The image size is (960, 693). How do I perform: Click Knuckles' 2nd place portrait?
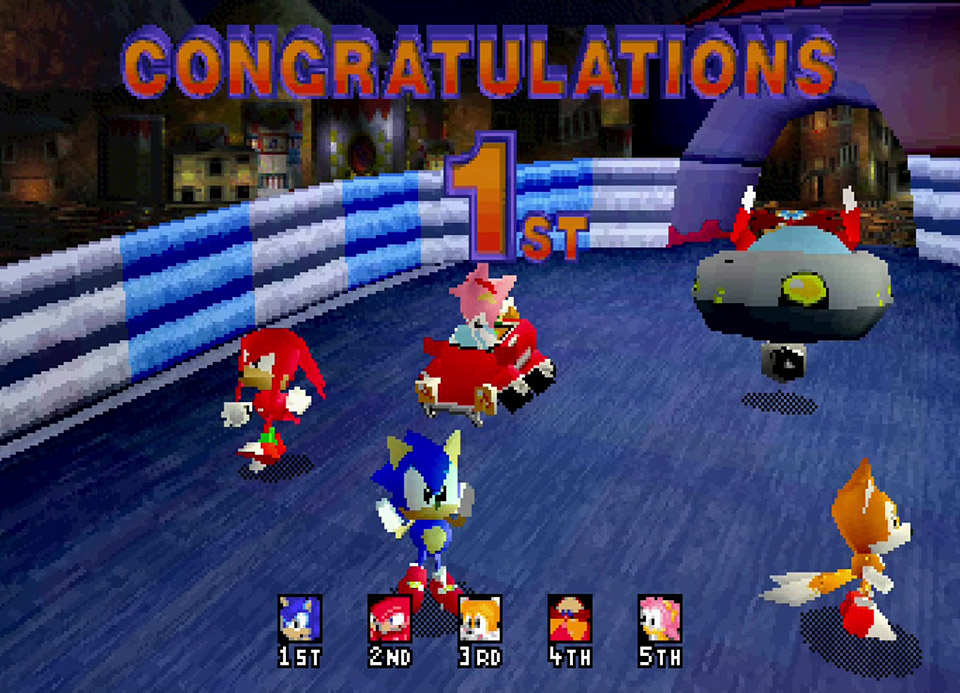tap(389, 619)
